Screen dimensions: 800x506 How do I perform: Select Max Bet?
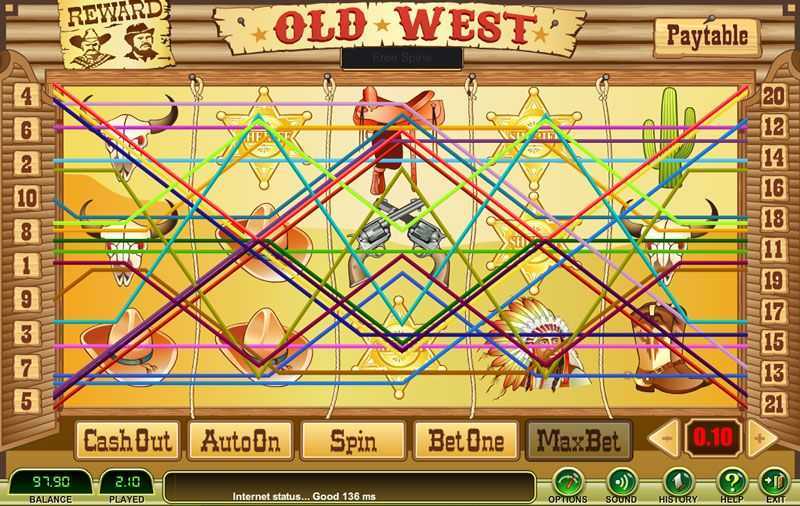579,440
